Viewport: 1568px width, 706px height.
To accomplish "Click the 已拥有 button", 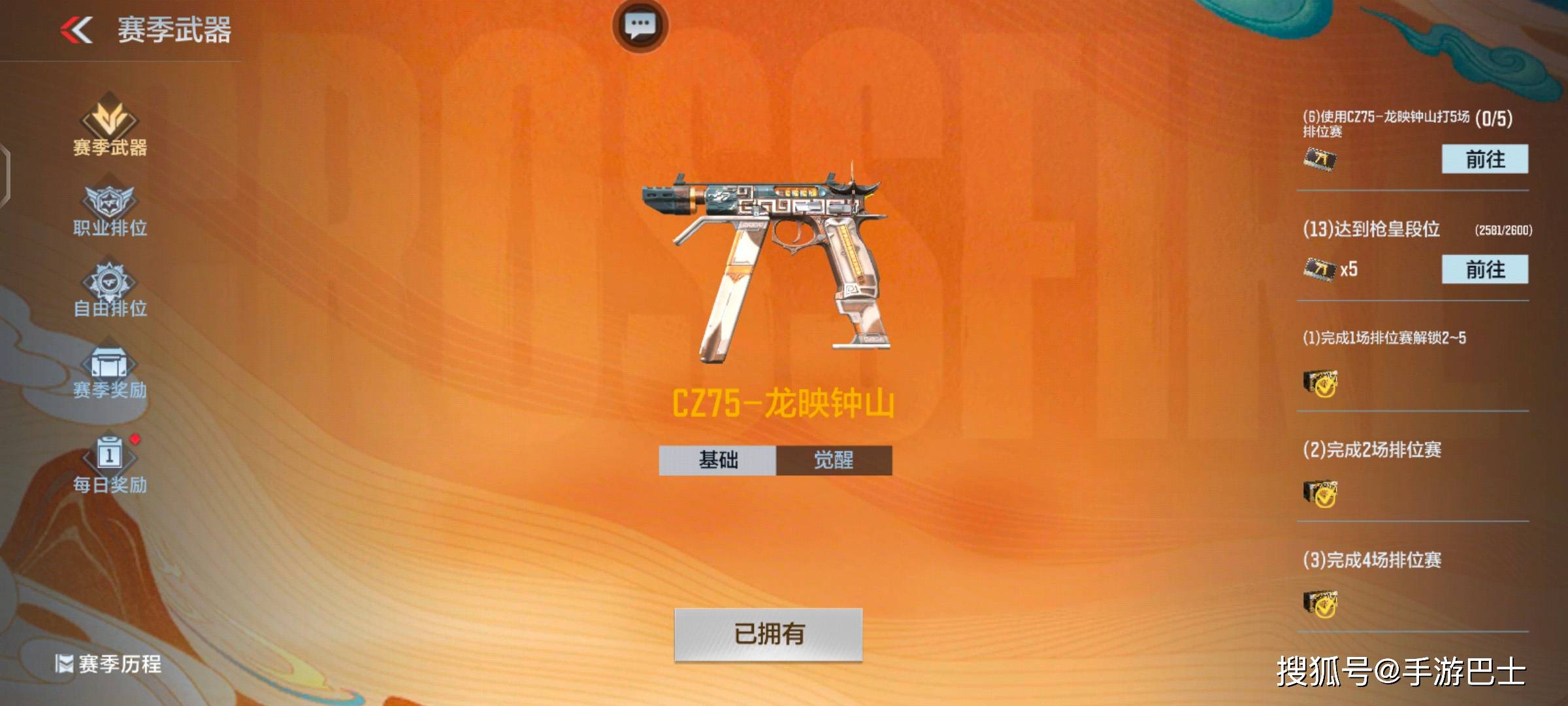I will pyautogui.click(x=768, y=634).
